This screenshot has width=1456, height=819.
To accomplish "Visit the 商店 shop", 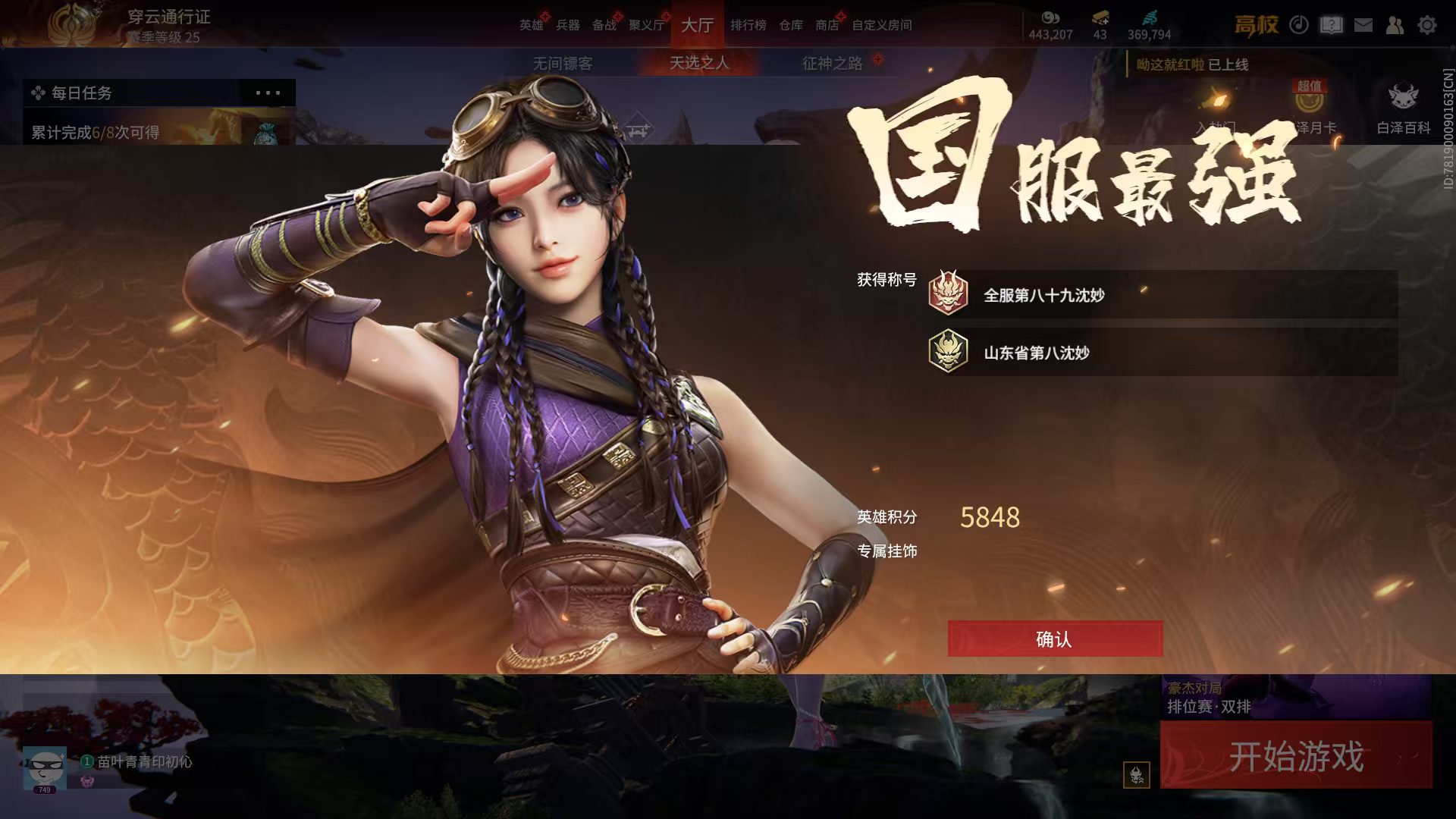I will (827, 25).
